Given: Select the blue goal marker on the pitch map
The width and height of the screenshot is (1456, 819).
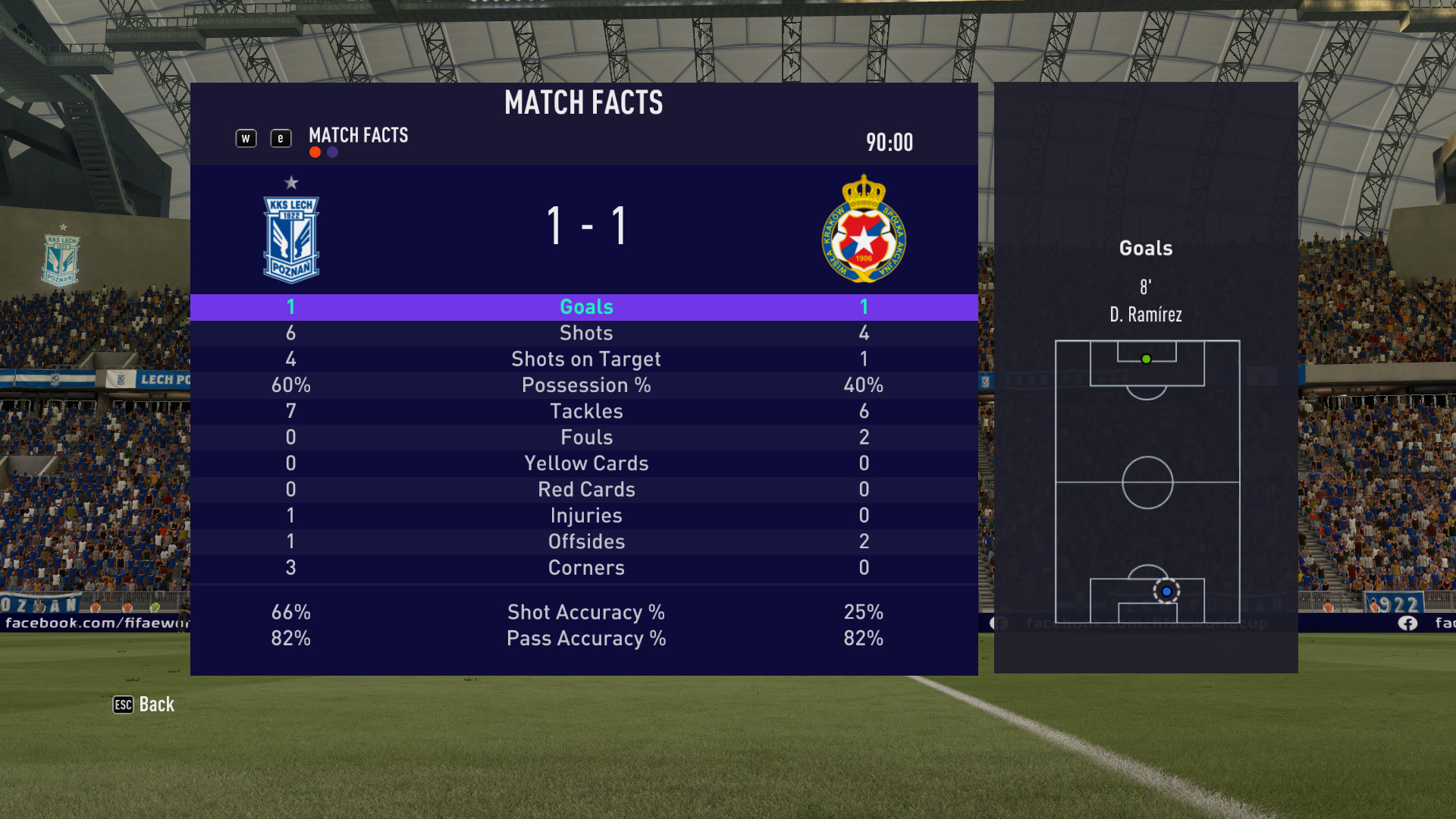Looking at the screenshot, I should pos(1166,591).
